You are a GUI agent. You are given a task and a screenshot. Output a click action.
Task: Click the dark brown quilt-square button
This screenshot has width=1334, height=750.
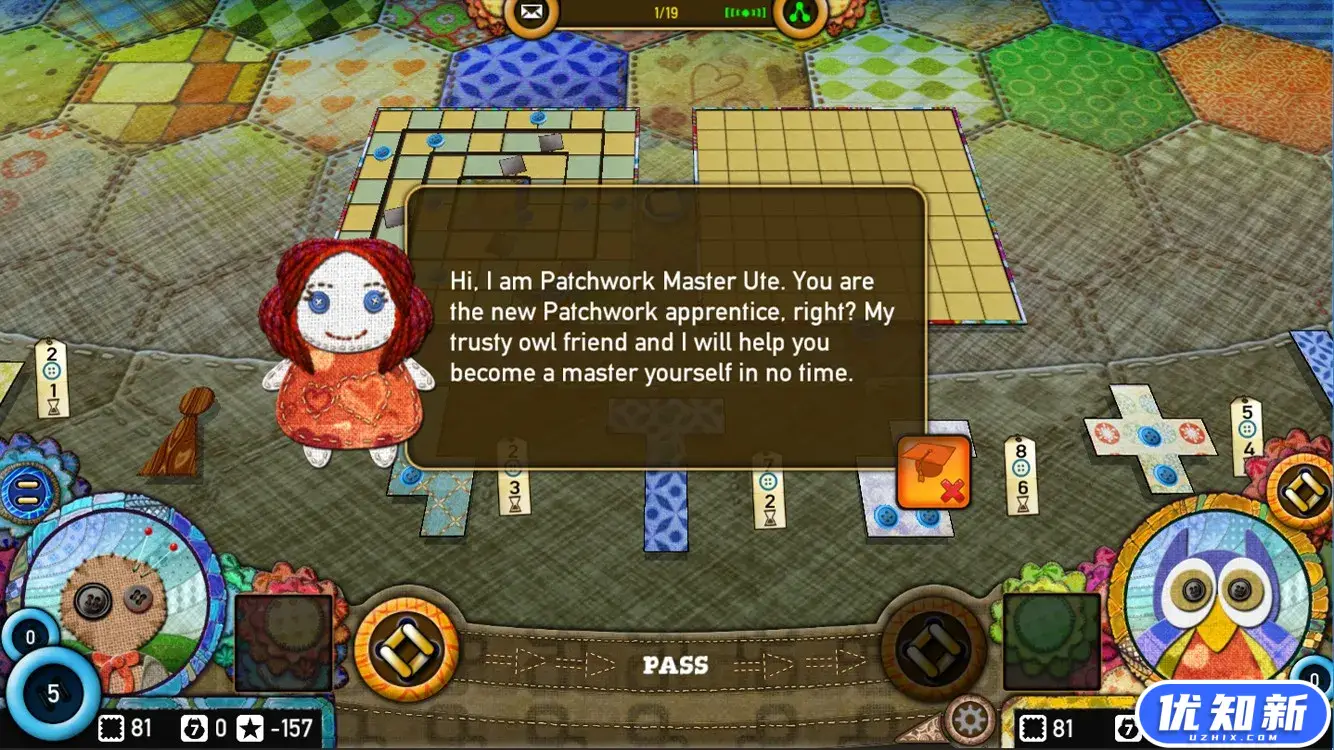[x=934, y=650]
